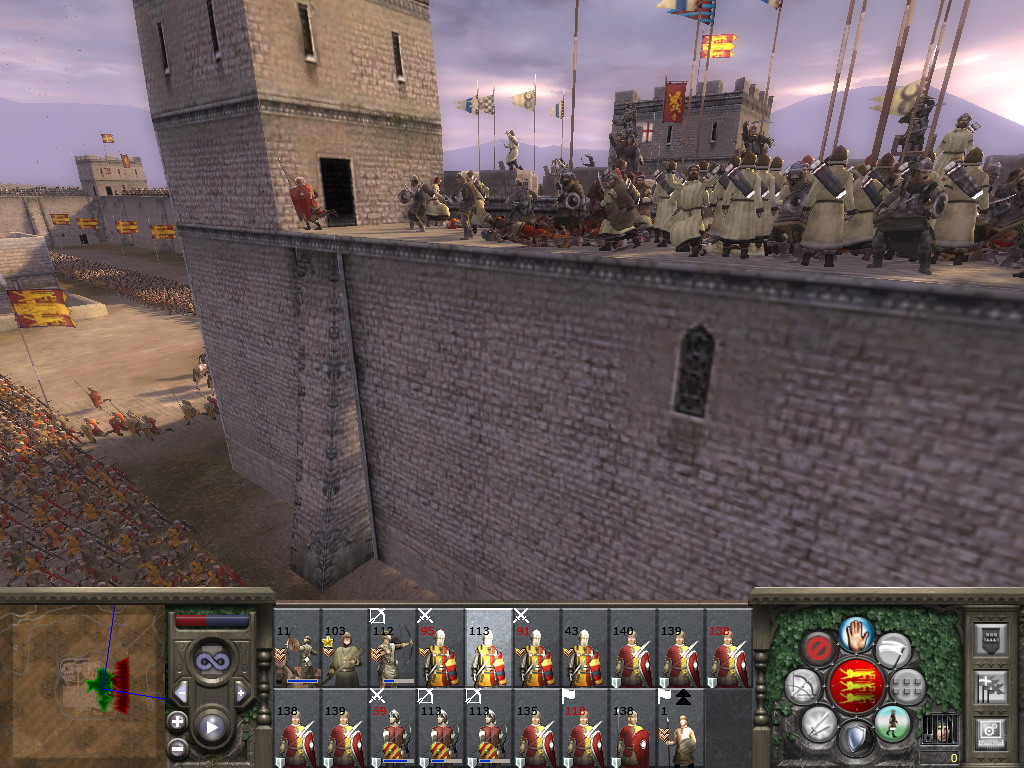Select the mounted general unit card with 11 men
The height and width of the screenshot is (768, 1024).
297,650
